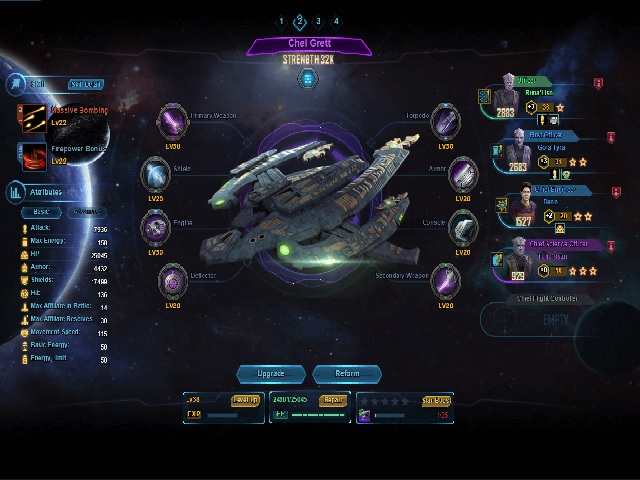
Task: Choose the Console component slot
Action: [462, 228]
